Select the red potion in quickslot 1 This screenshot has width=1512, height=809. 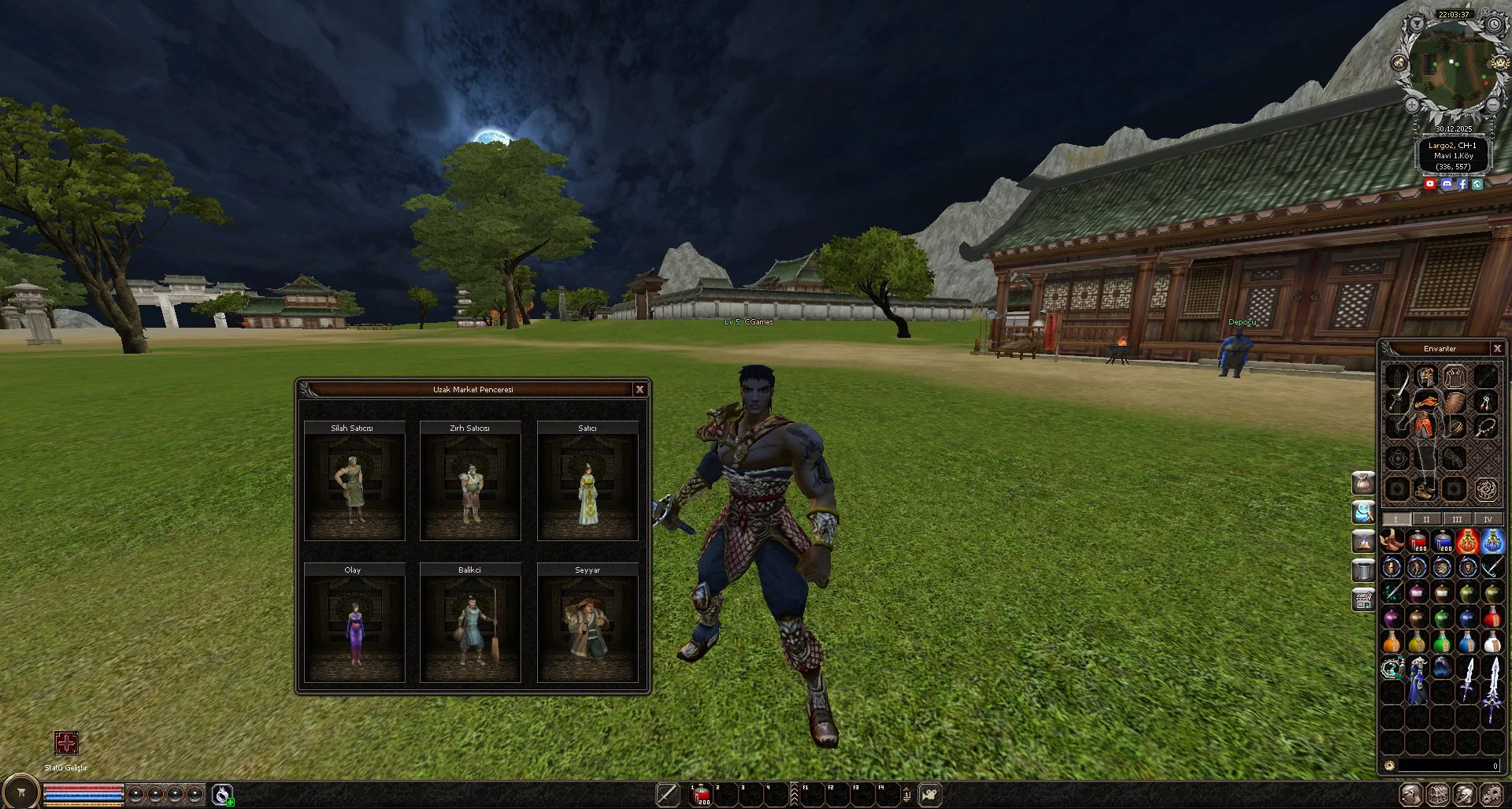[x=700, y=796]
